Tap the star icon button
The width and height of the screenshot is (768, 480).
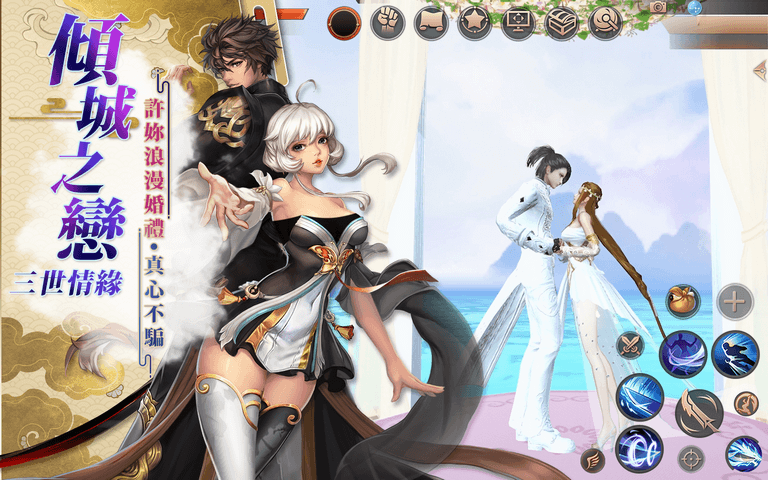pyautogui.click(x=474, y=21)
